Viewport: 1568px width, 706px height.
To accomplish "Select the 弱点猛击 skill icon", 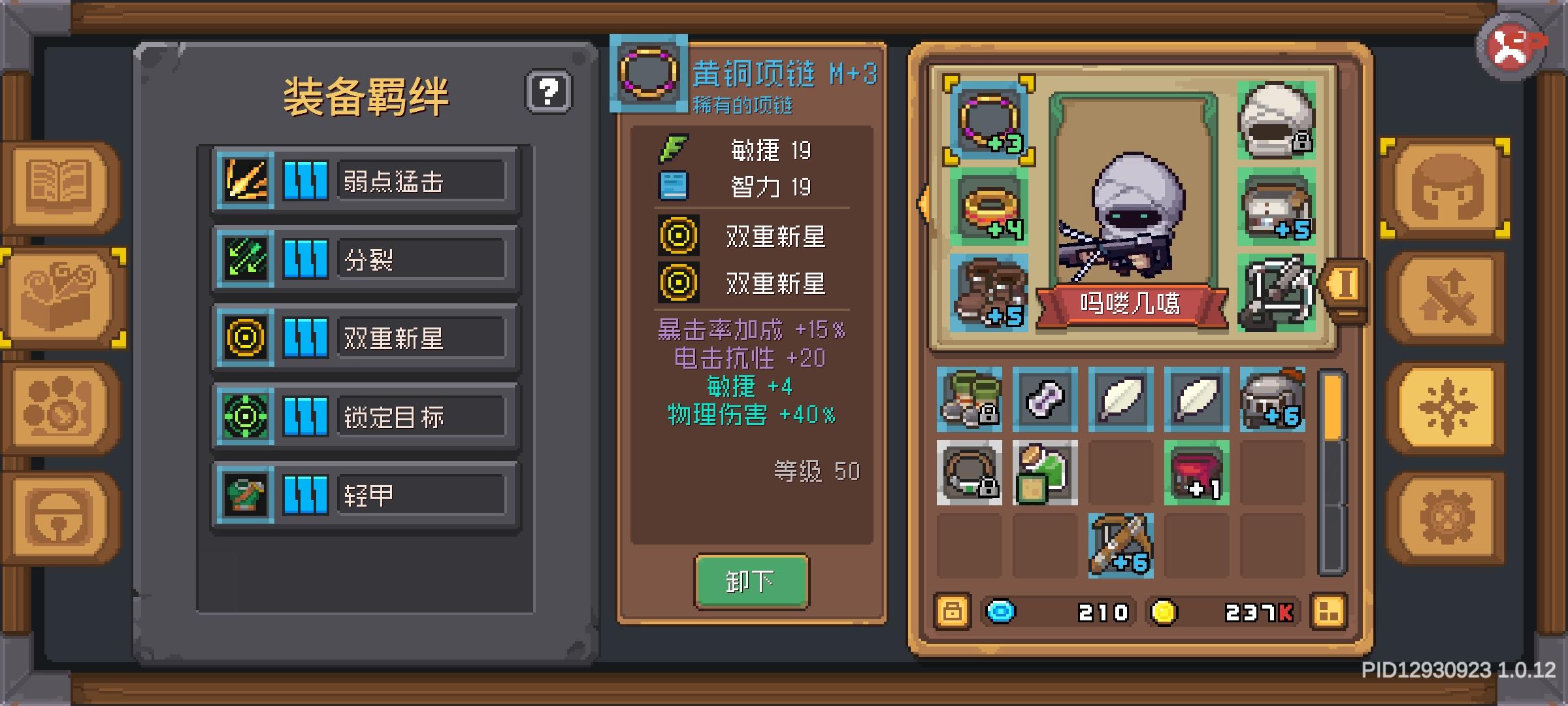I will (244, 178).
